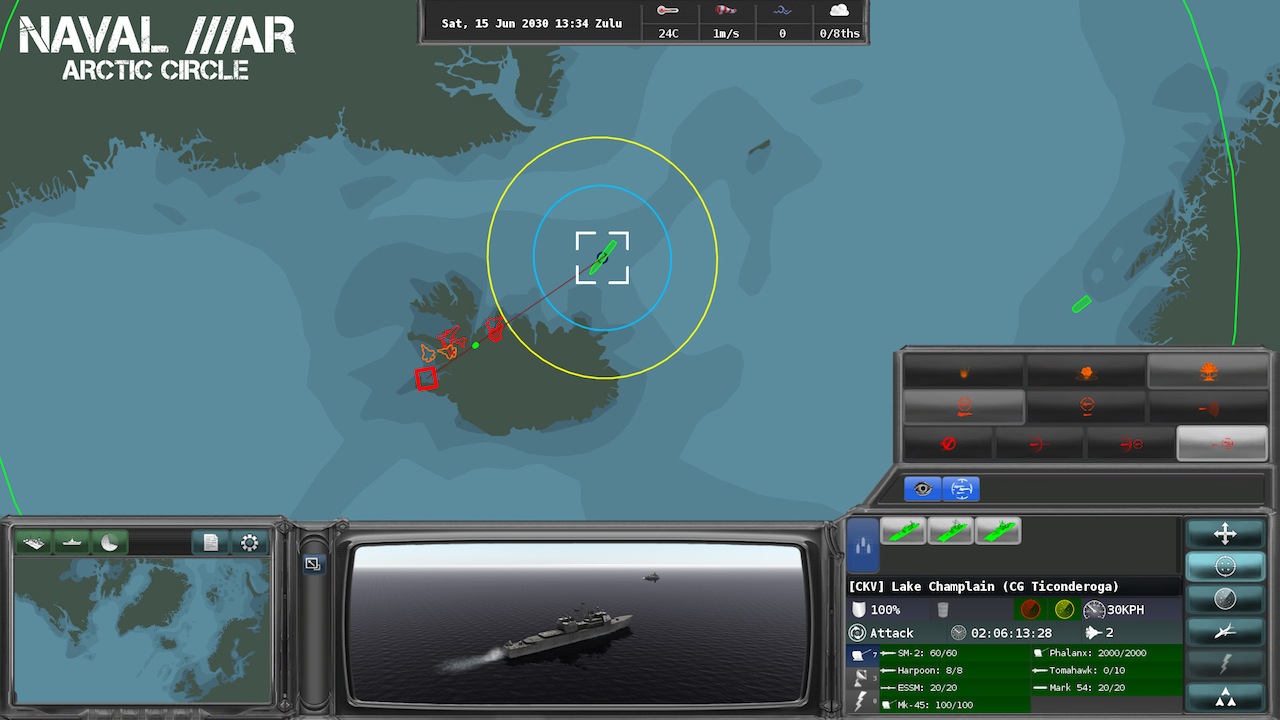Select the crosshair attack order button
Screen dimensions: 1280x720
(1225, 566)
